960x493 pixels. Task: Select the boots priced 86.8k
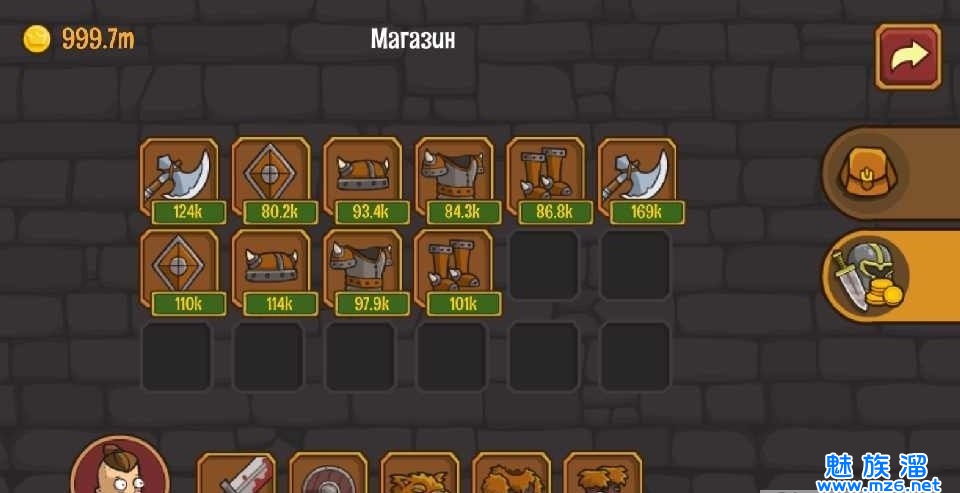coord(546,178)
